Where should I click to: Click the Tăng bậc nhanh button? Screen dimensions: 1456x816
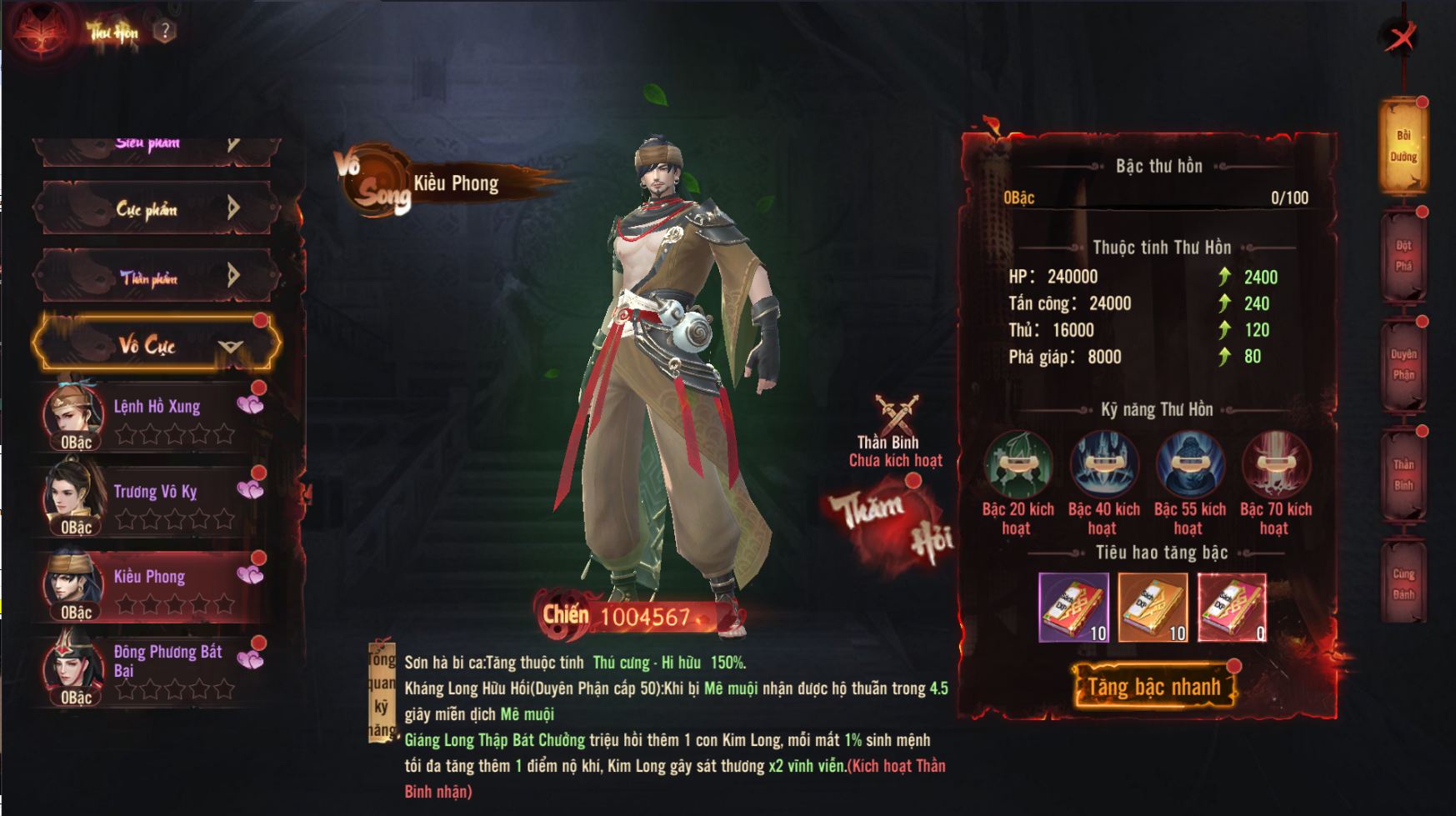click(1153, 687)
